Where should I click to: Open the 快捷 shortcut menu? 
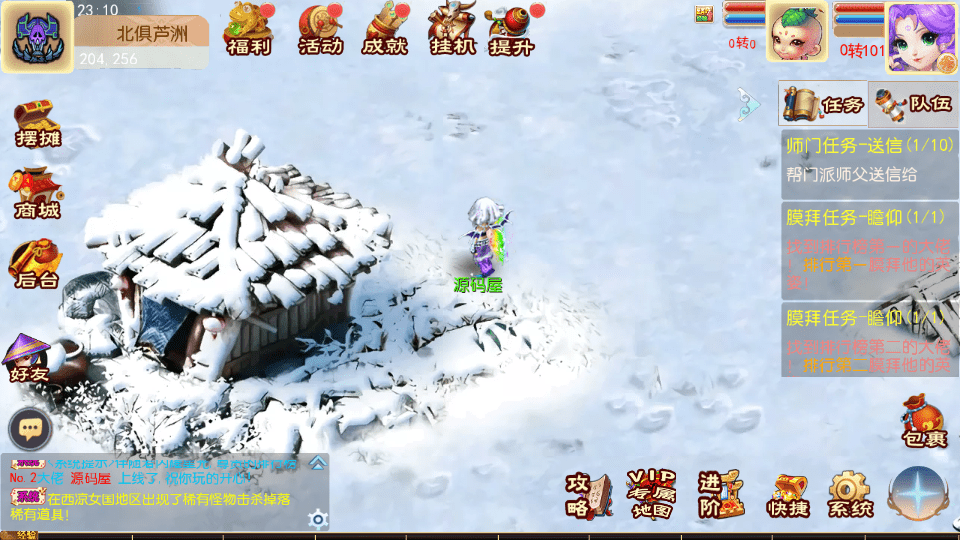790,496
